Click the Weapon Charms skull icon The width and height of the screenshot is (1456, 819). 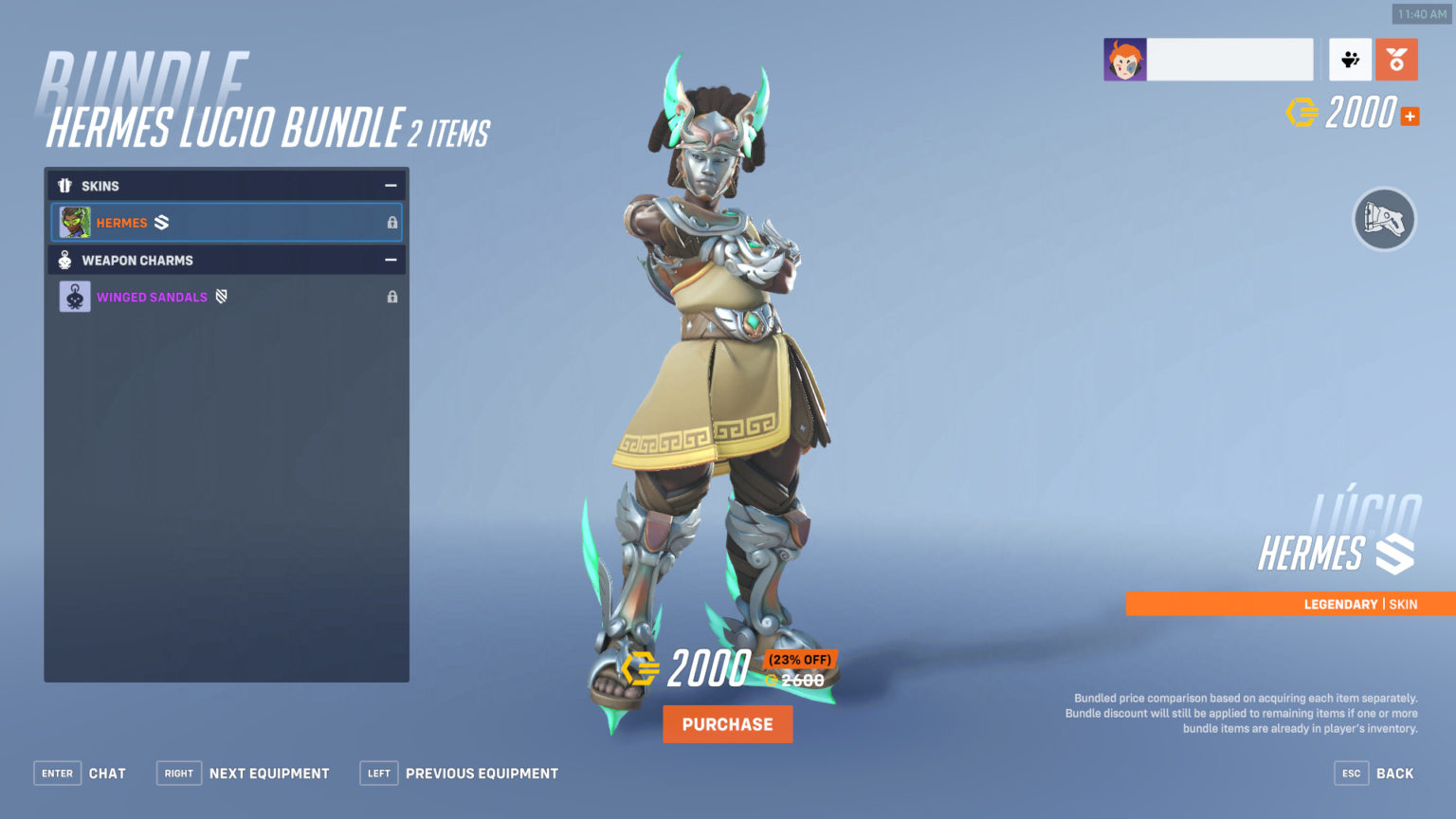64,260
